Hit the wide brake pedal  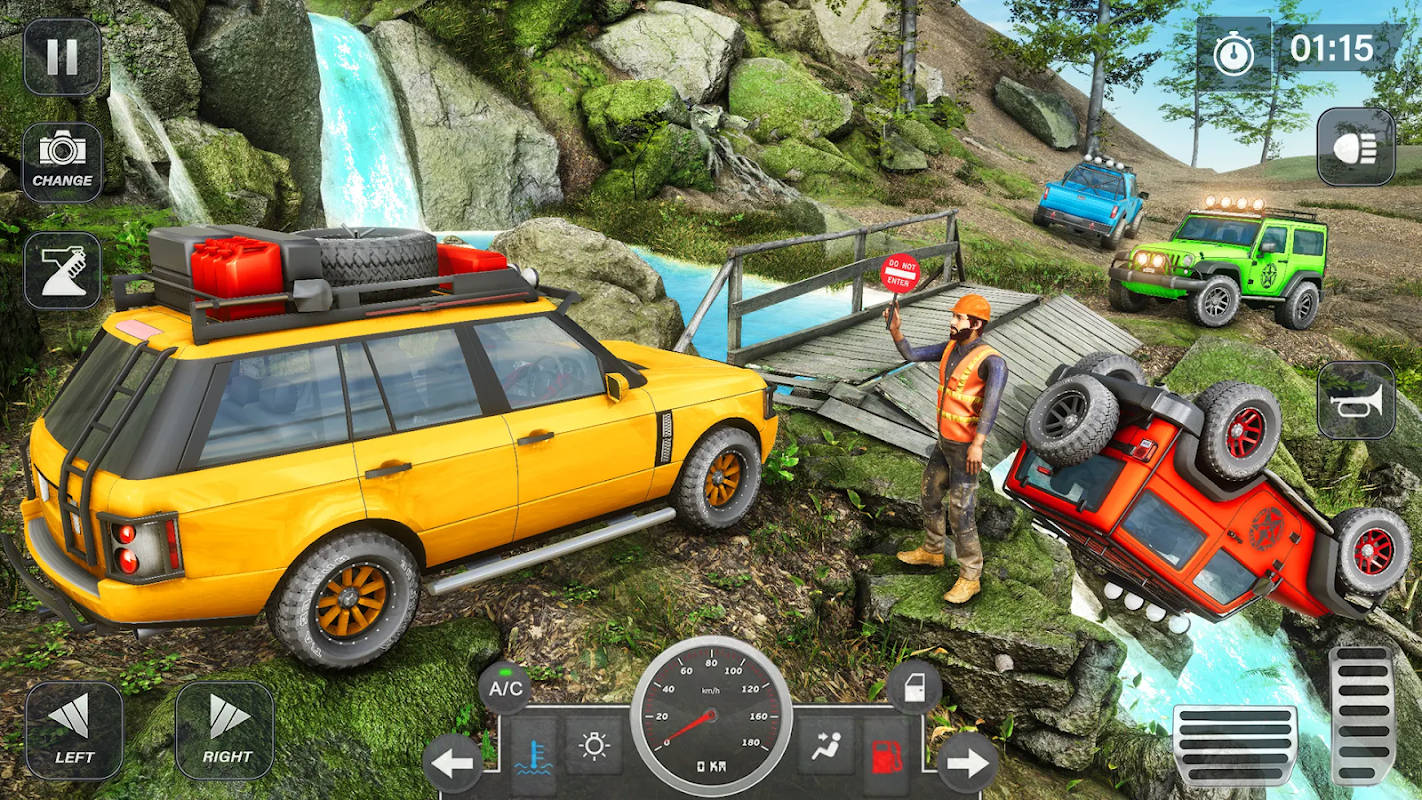1234,745
